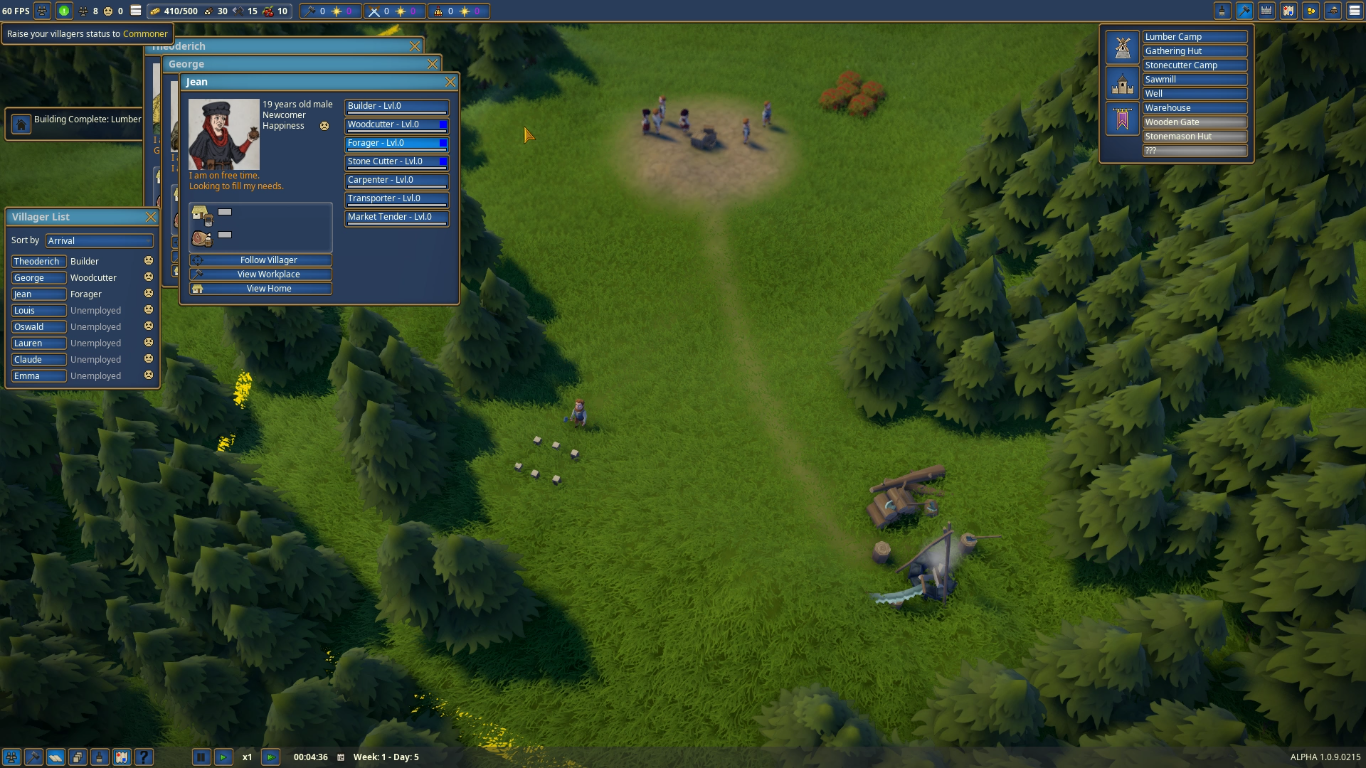1366x768 pixels.
Task: Click the Follow Villager button
Action: [x=261, y=260]
